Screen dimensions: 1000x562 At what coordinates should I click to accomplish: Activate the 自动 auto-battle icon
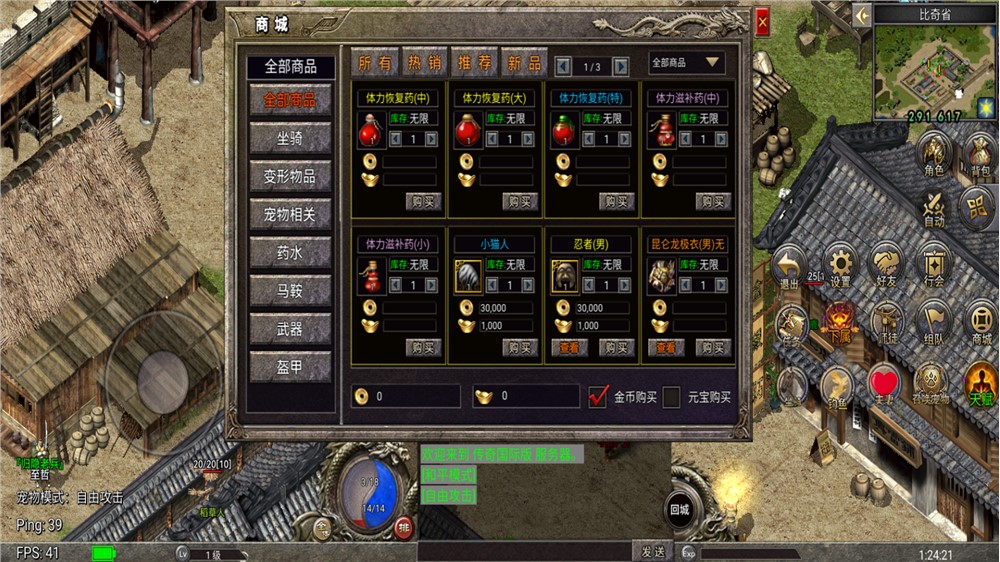click(935, 209)
